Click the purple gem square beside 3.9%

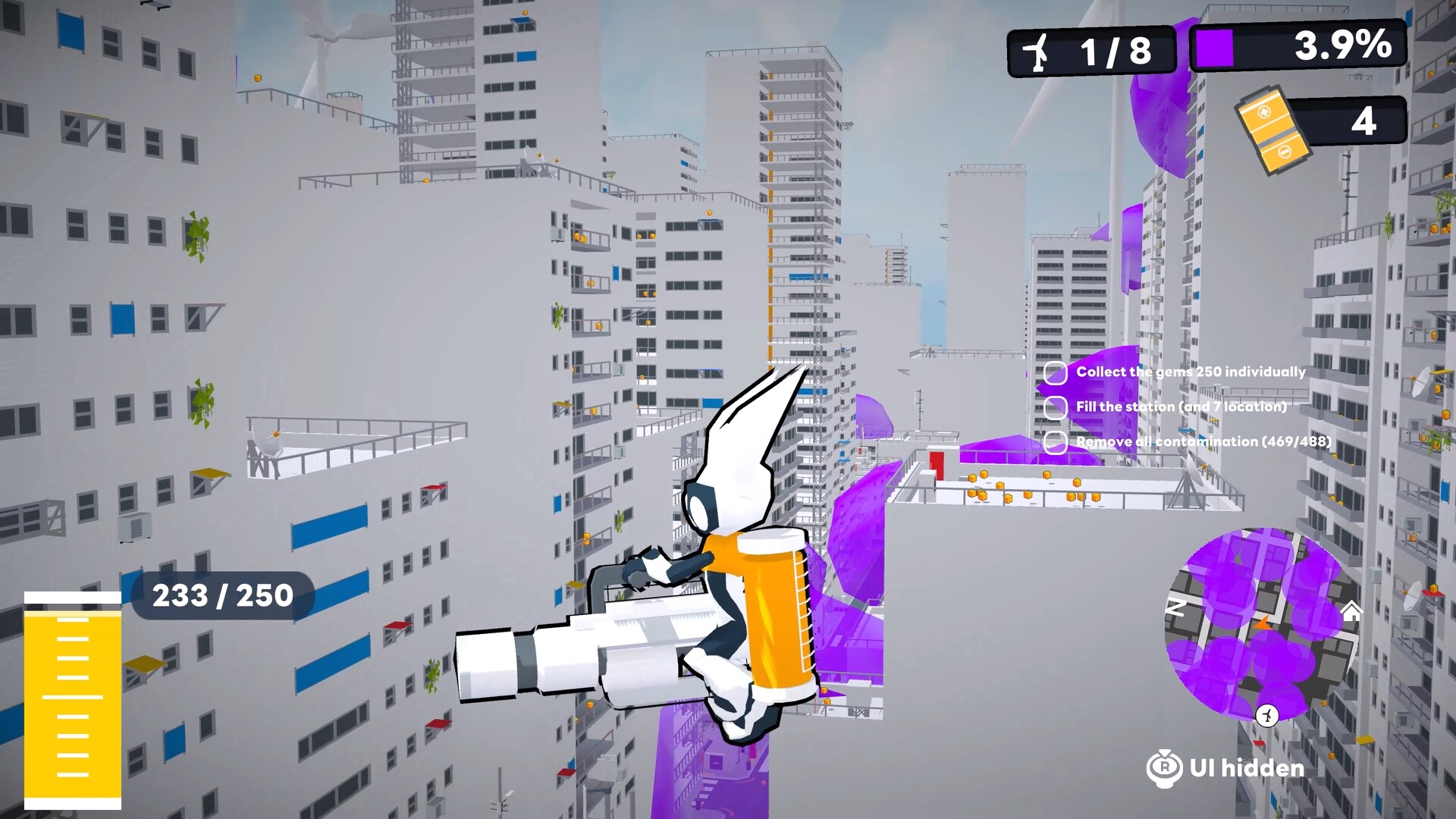(1213, 48)
